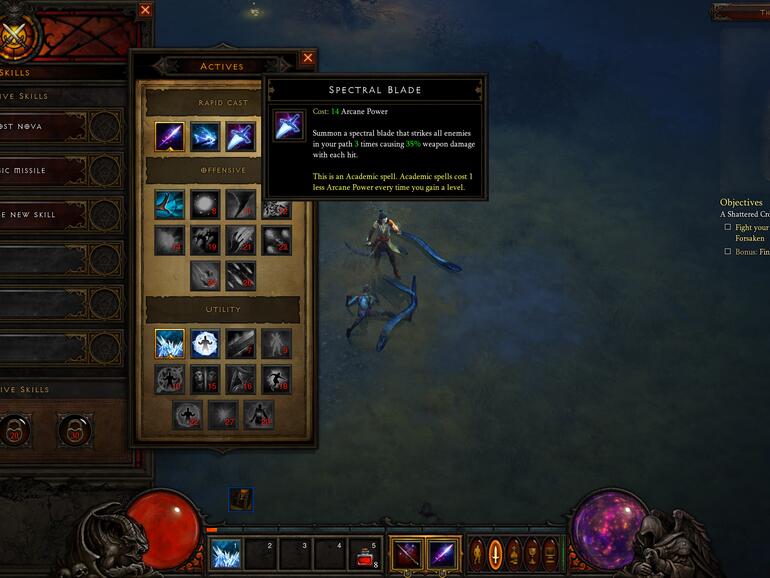Choose the blue lightning Rapid Cast skill
The width and height of the screenshot is (770, 578).
pos(205,136)
